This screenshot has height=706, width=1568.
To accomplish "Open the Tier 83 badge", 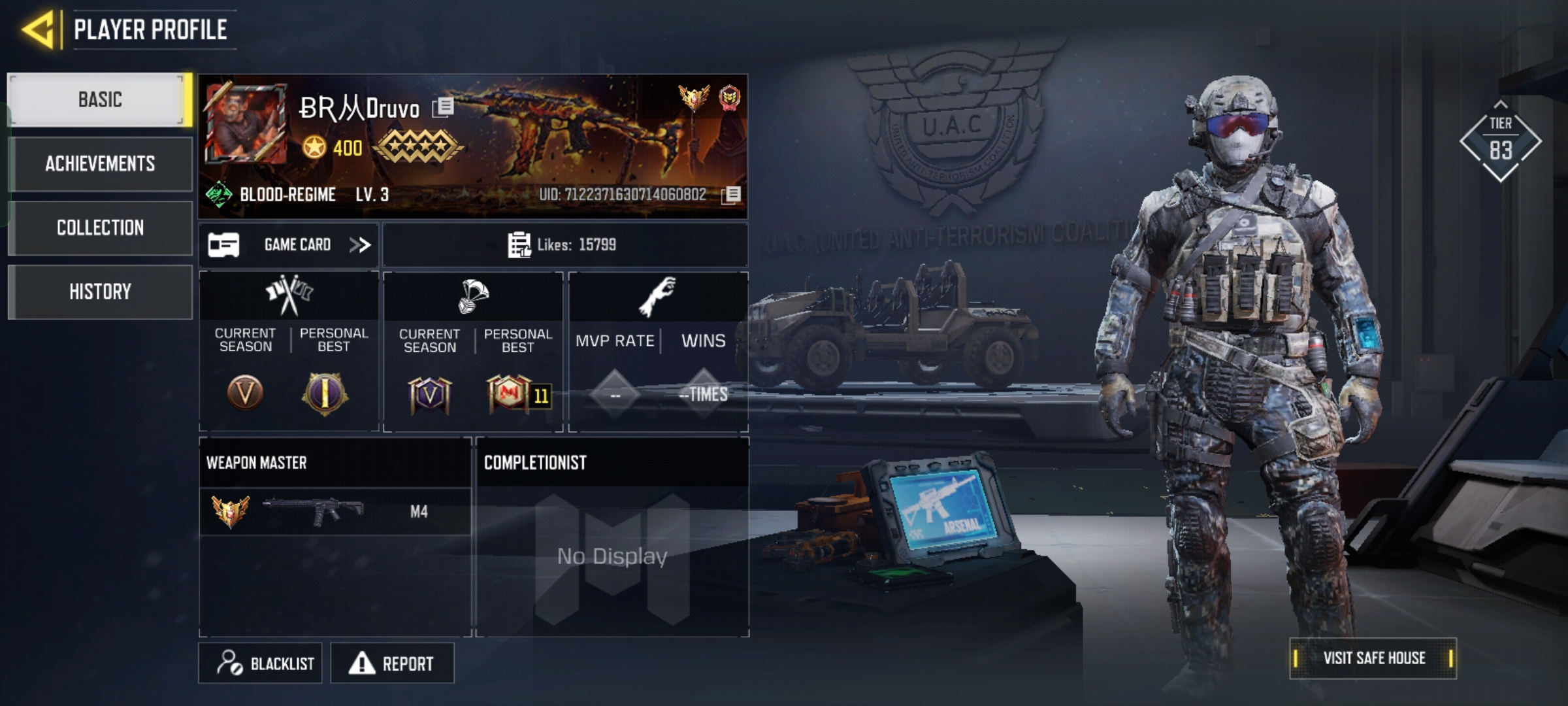I will coord(1500,141).
